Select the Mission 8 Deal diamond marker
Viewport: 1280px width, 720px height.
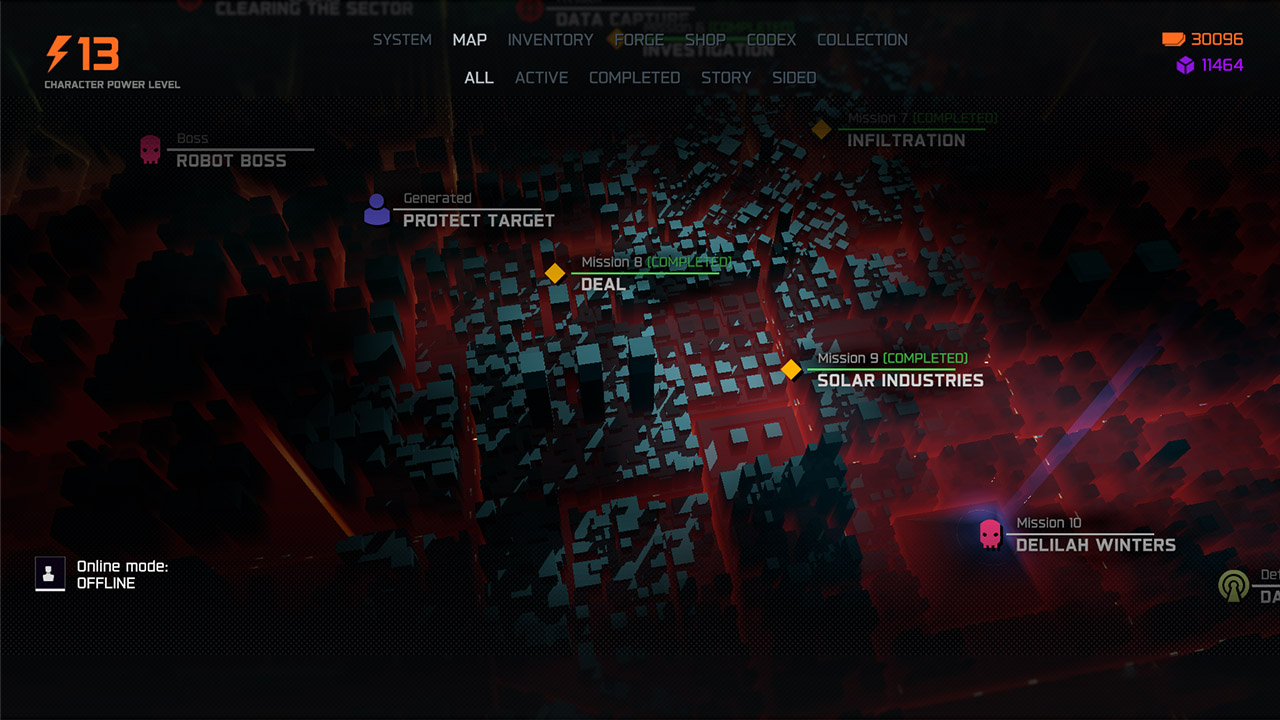(x=557, y=271)
